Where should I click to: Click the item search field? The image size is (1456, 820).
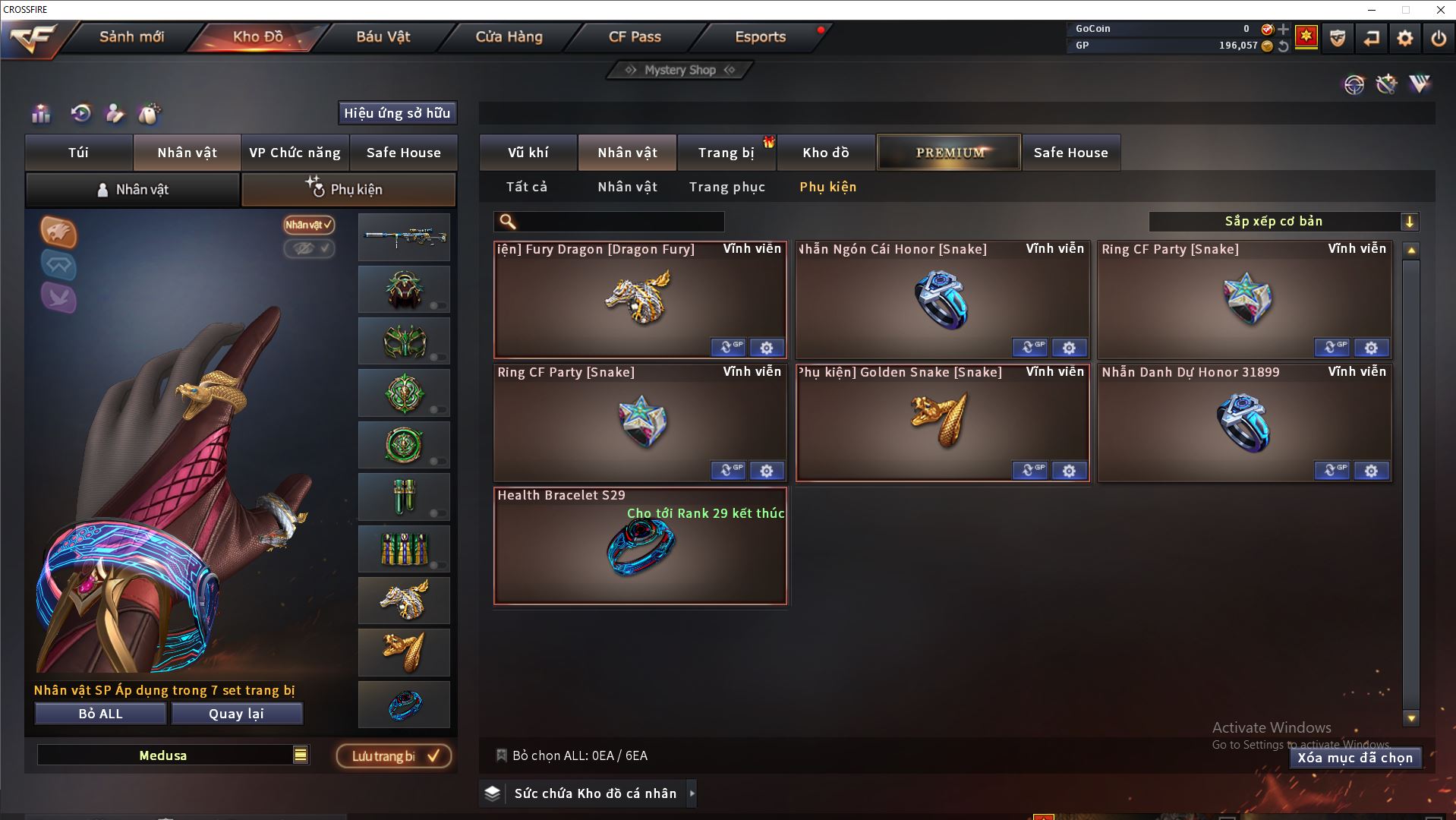pos(619,222)
